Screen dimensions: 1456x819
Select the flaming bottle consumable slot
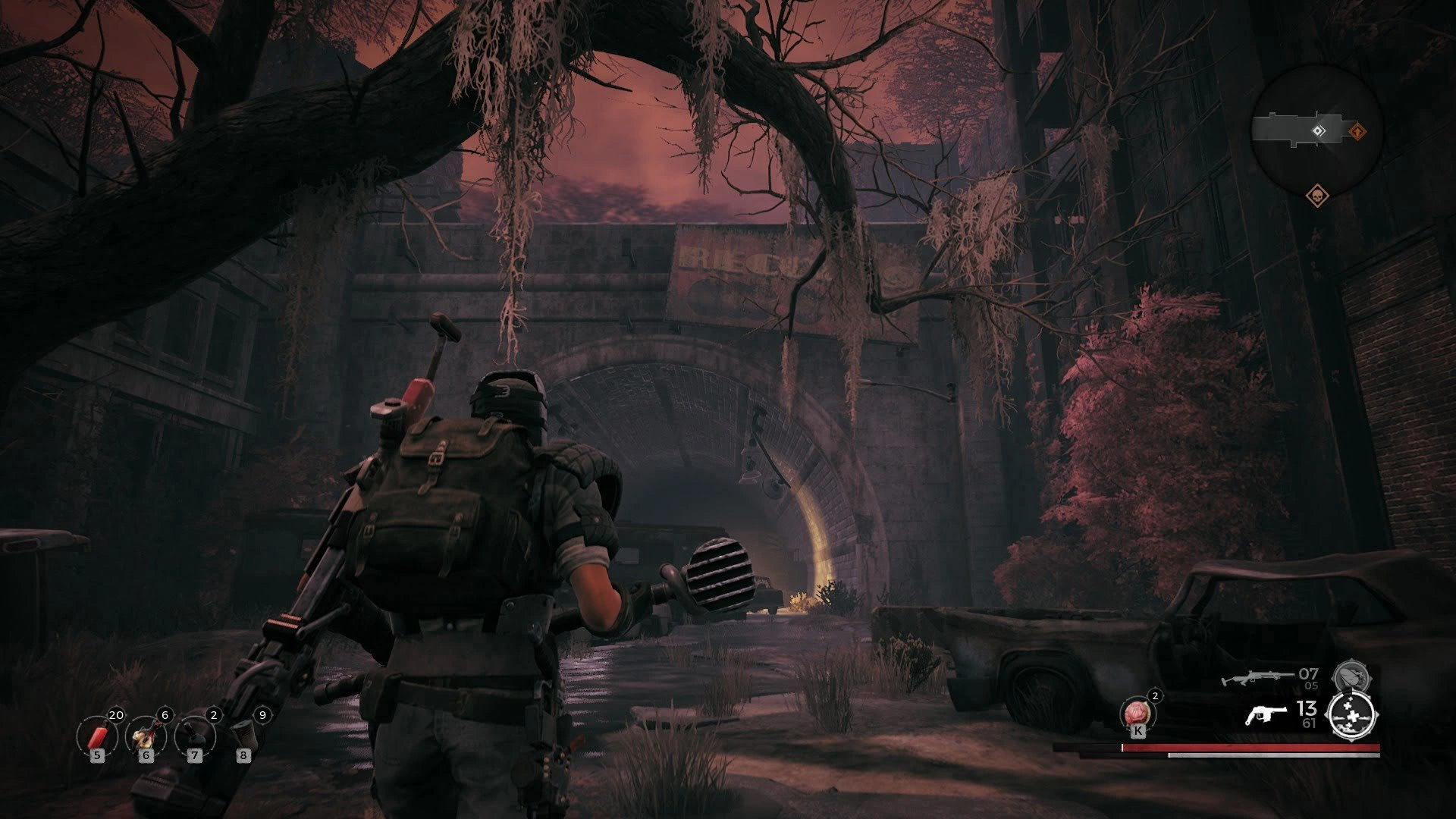(146, 736)
